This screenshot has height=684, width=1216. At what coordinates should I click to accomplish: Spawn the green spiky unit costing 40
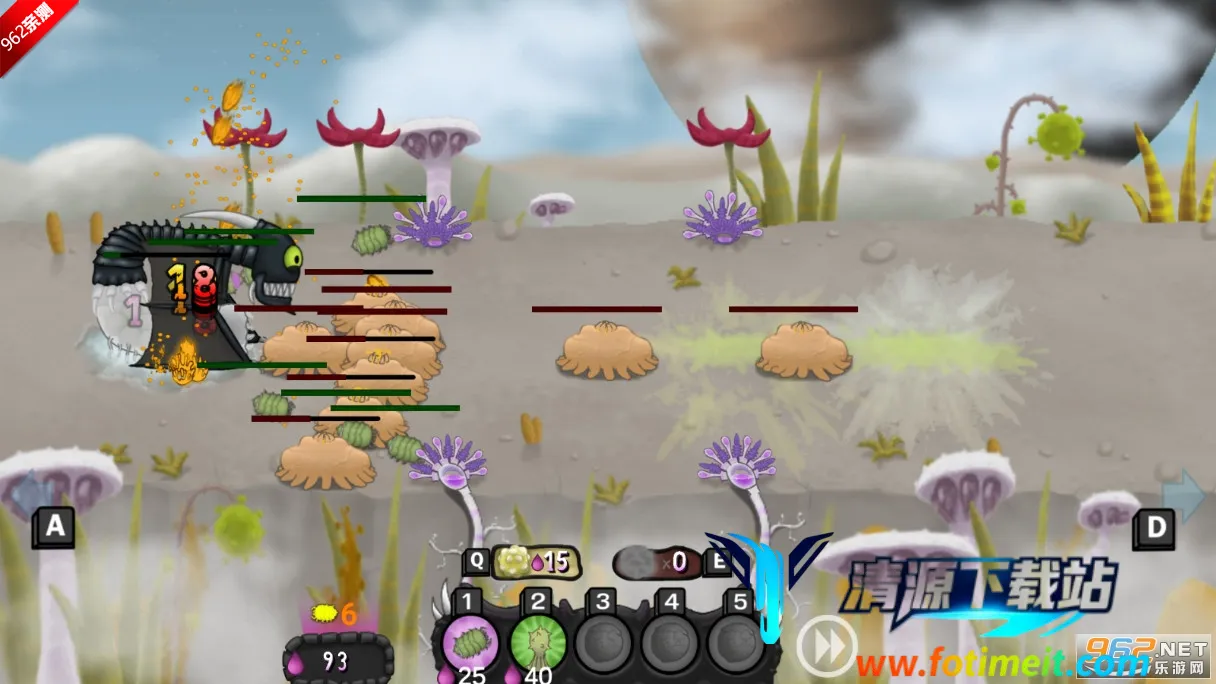[539, 643]
